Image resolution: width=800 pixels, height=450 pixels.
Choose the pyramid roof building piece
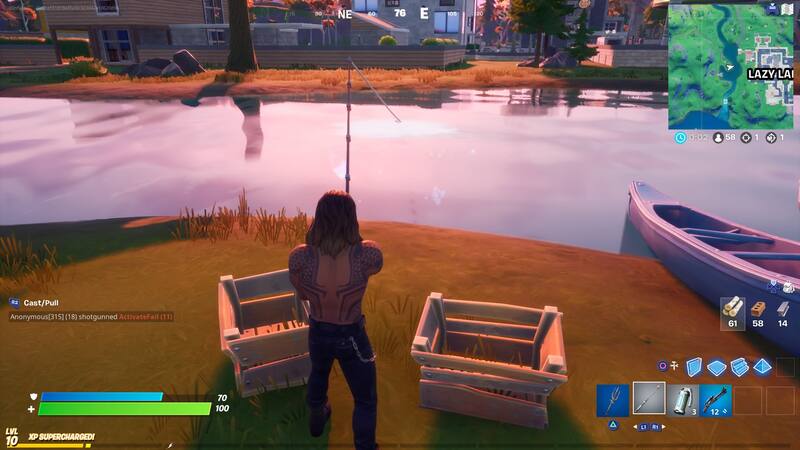pyautogui.click(x=762, y=367)
